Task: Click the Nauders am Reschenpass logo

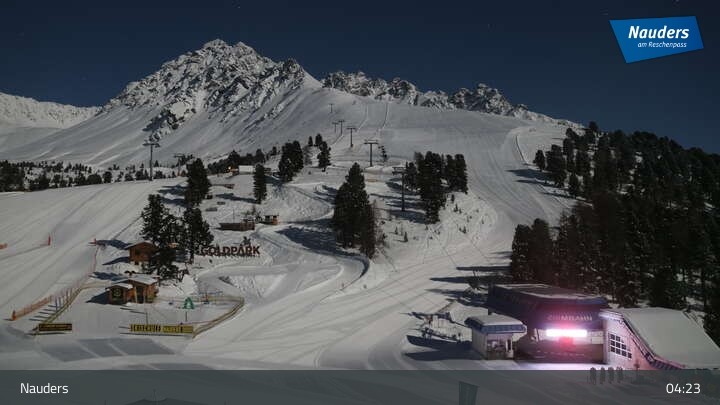Action: pos(656,38)
